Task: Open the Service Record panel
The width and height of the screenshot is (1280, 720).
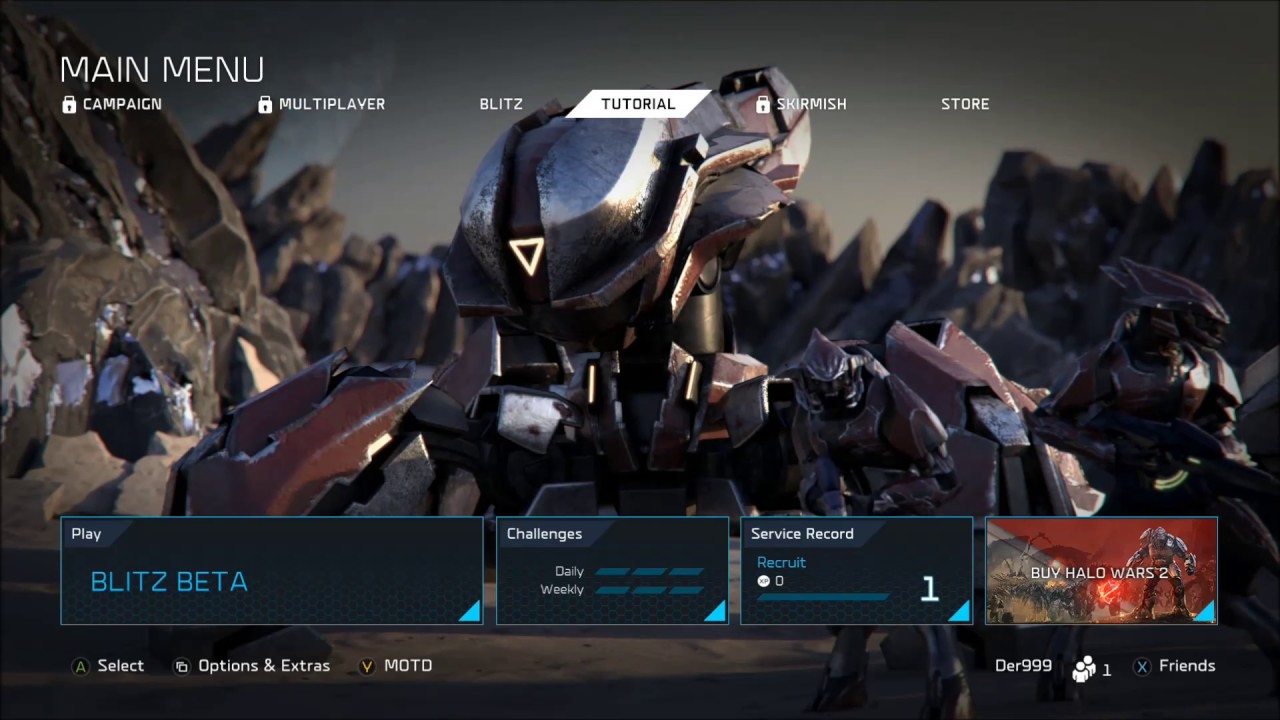Action: click(x=856, y=571)
